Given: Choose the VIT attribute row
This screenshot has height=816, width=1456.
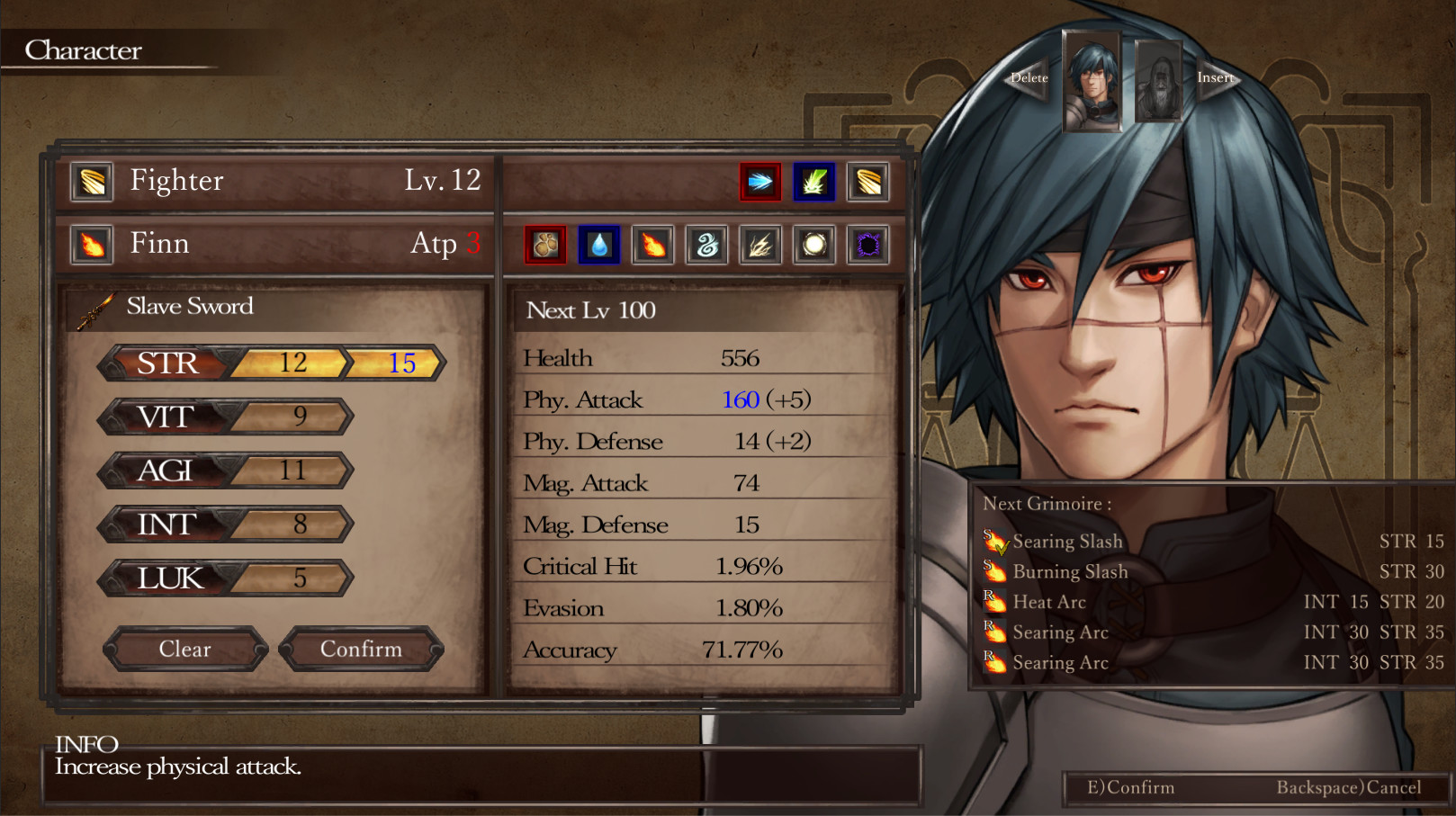Looking at the screenshot, I should tap(225, 417).
